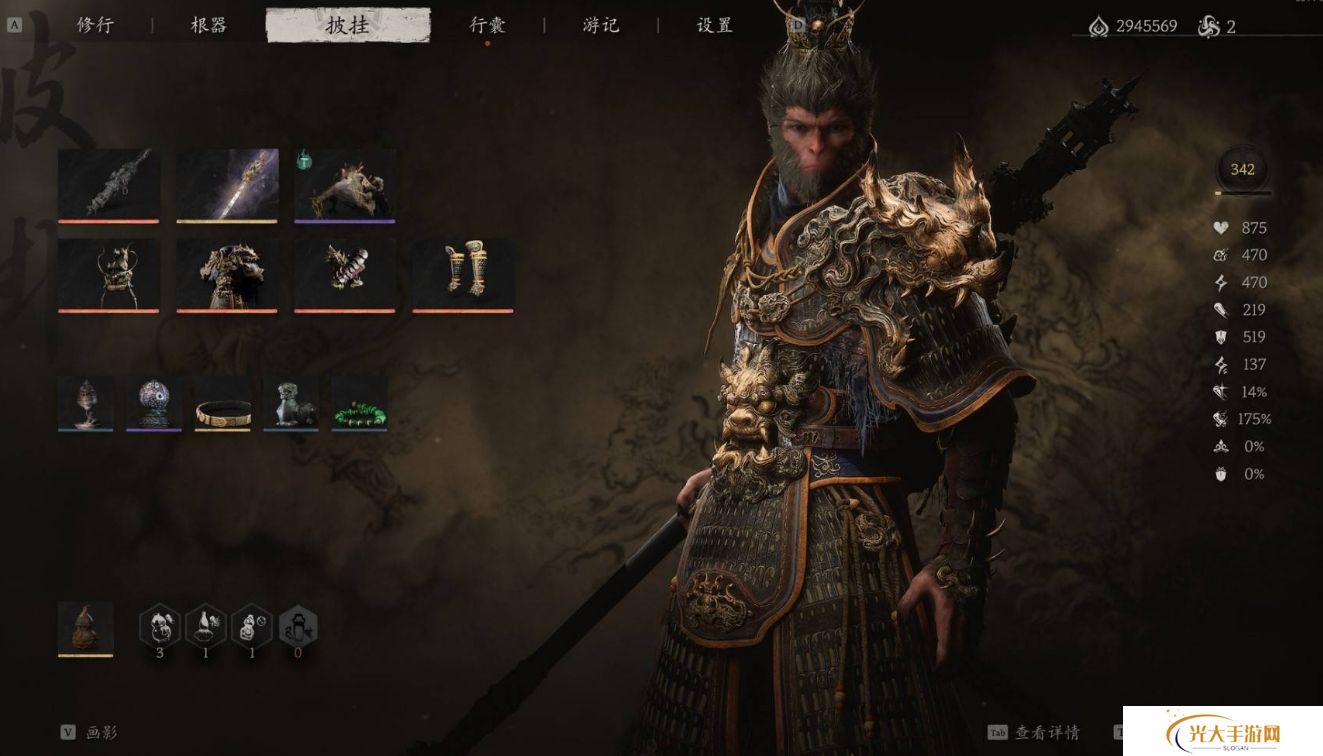The image size is (1323, 756).
Task: Select the patterned orb curio slot
Action: pos(154,403)
